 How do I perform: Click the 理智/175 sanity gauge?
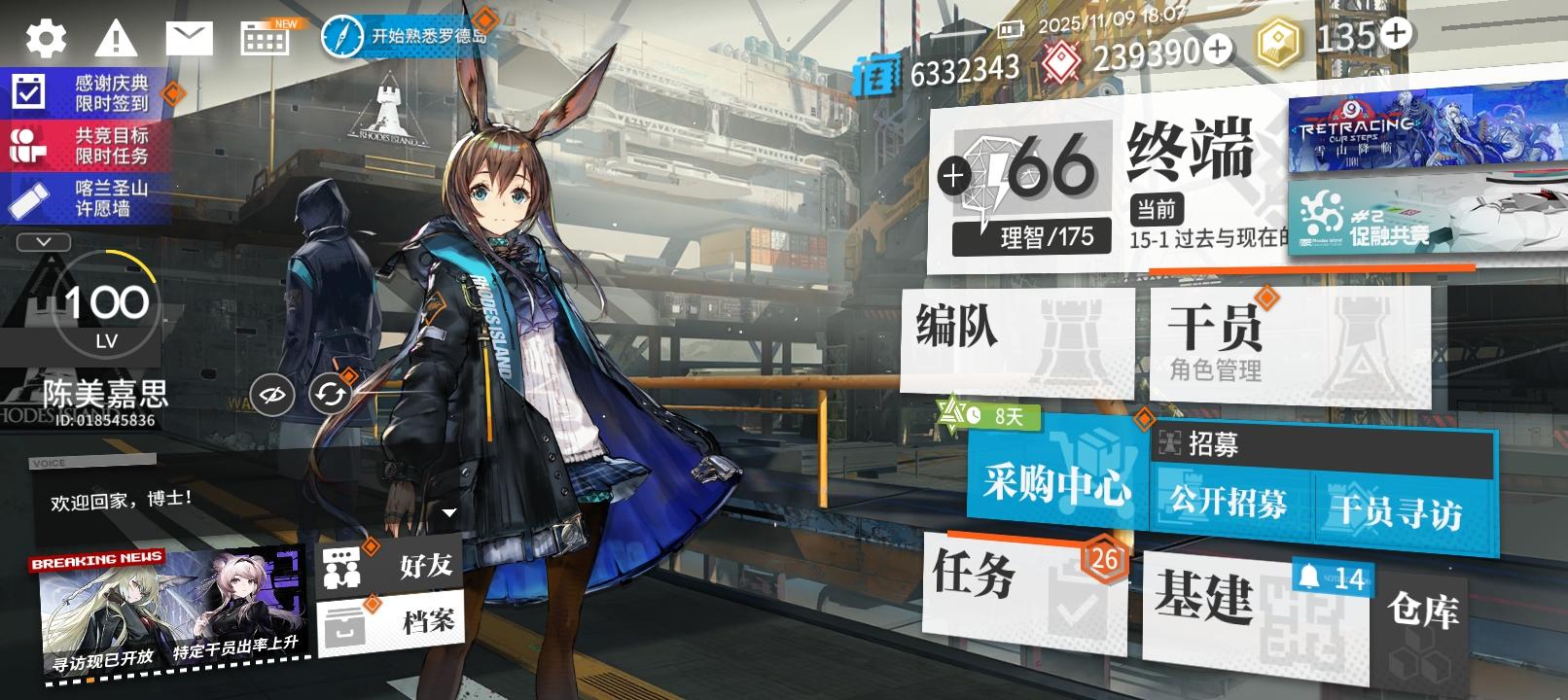[1033, 234]
